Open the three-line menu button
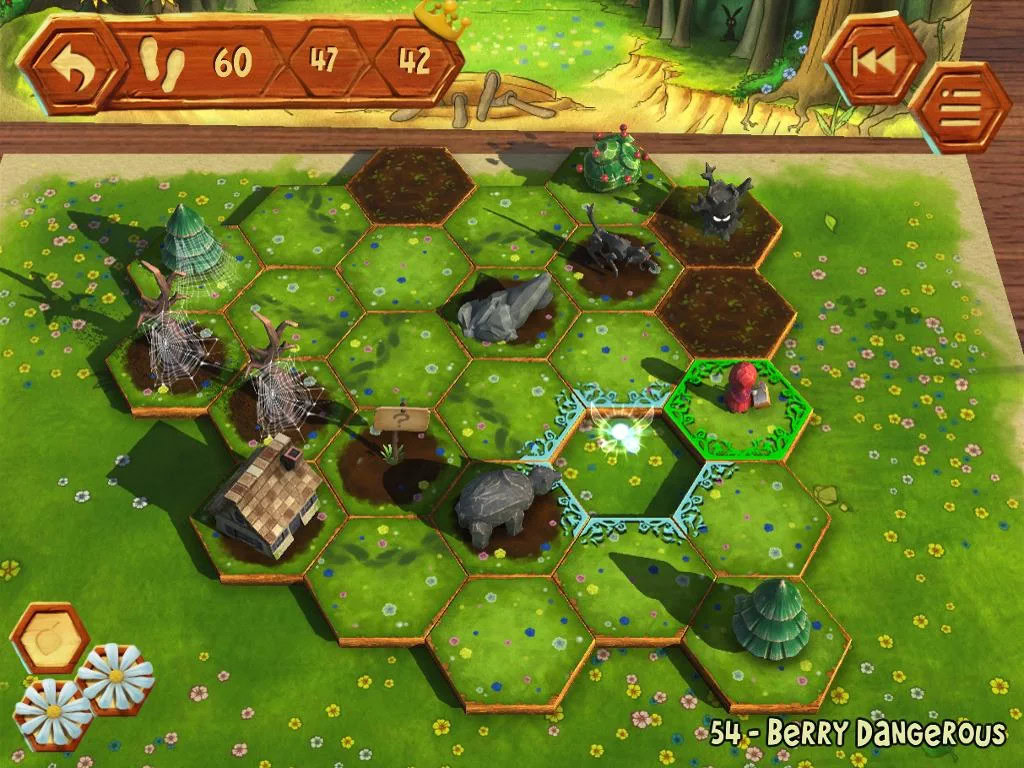This screenshot has height=768, width=1024. point(959,108)
